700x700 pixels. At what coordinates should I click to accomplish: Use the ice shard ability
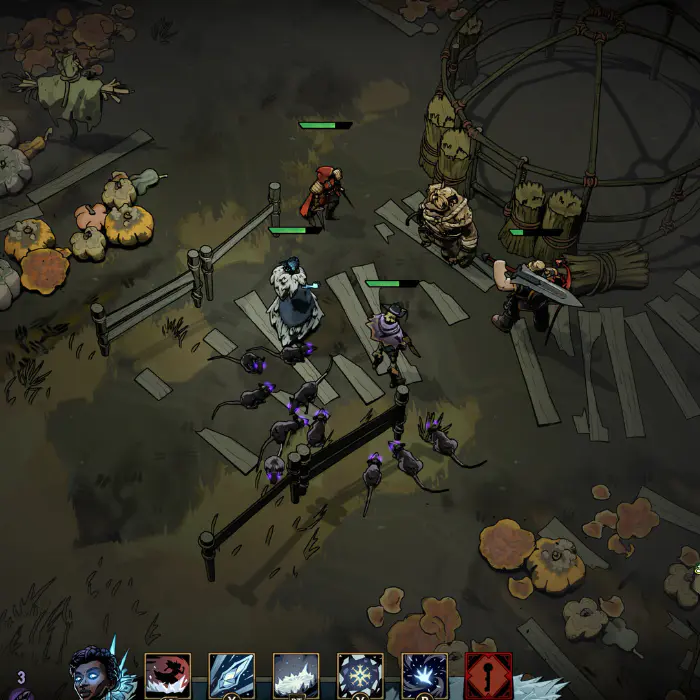click(231, 677)
